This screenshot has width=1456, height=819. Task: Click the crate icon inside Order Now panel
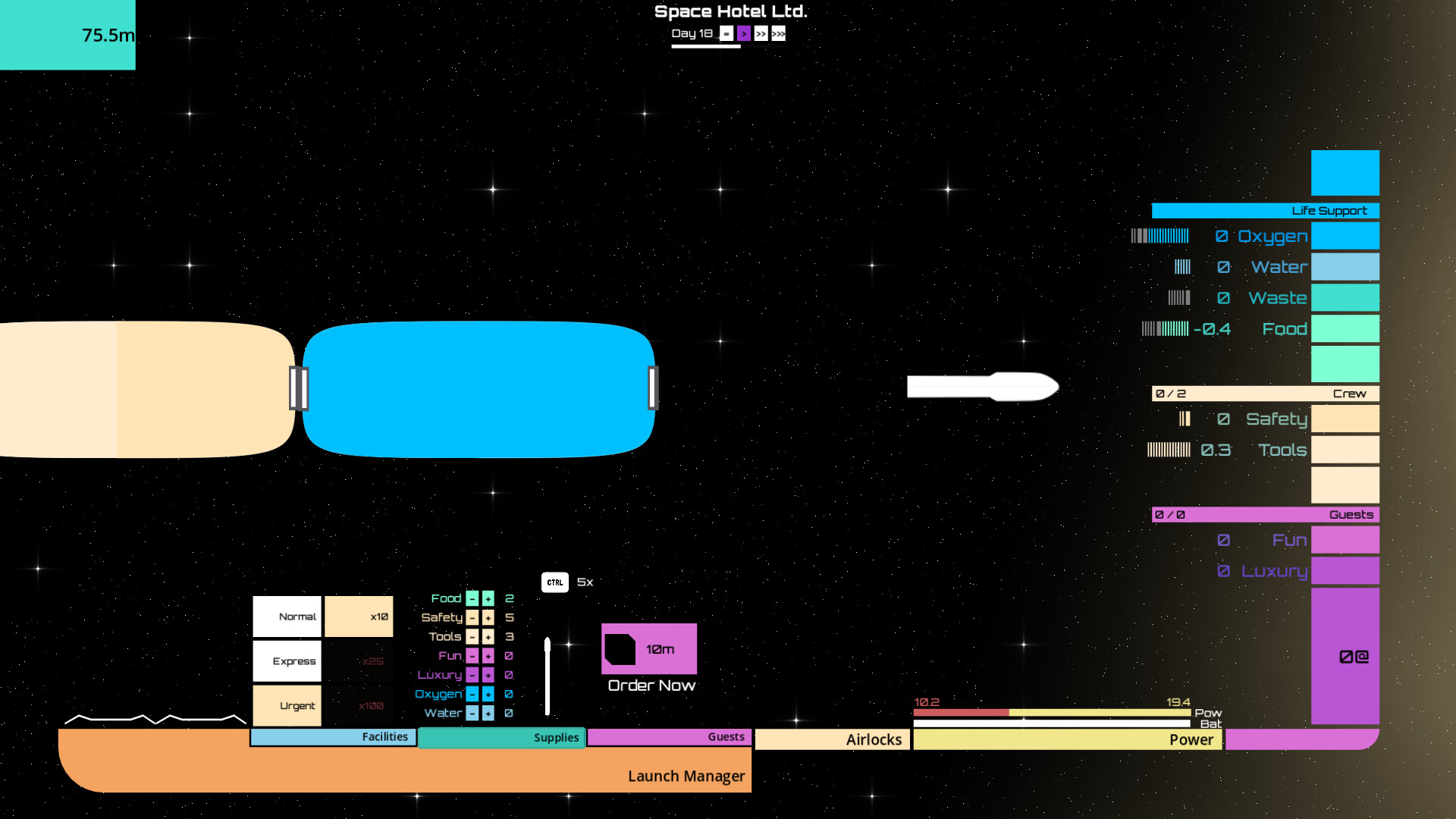(x=620, y=648)
